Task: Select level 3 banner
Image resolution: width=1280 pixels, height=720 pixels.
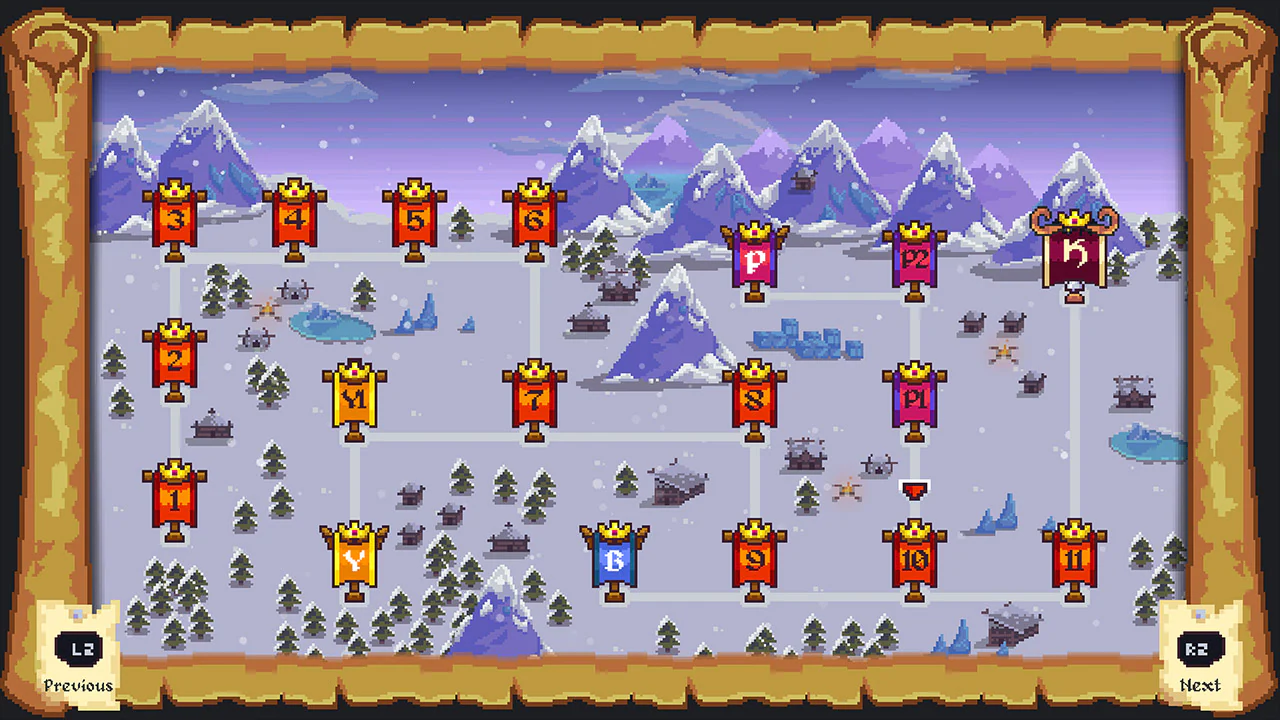Action: [175, 220]
